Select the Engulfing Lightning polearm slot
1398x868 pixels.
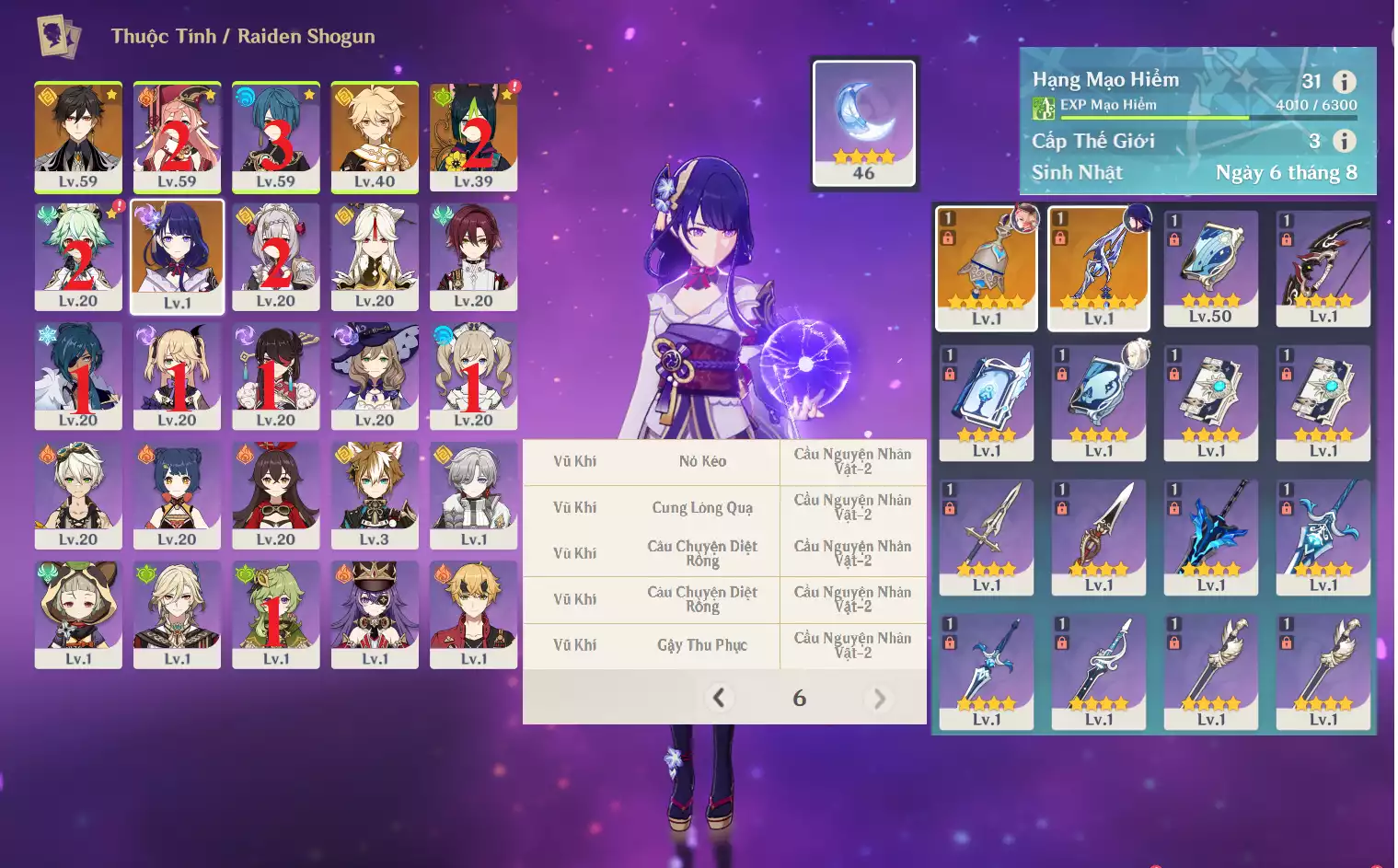(1099, 268)
